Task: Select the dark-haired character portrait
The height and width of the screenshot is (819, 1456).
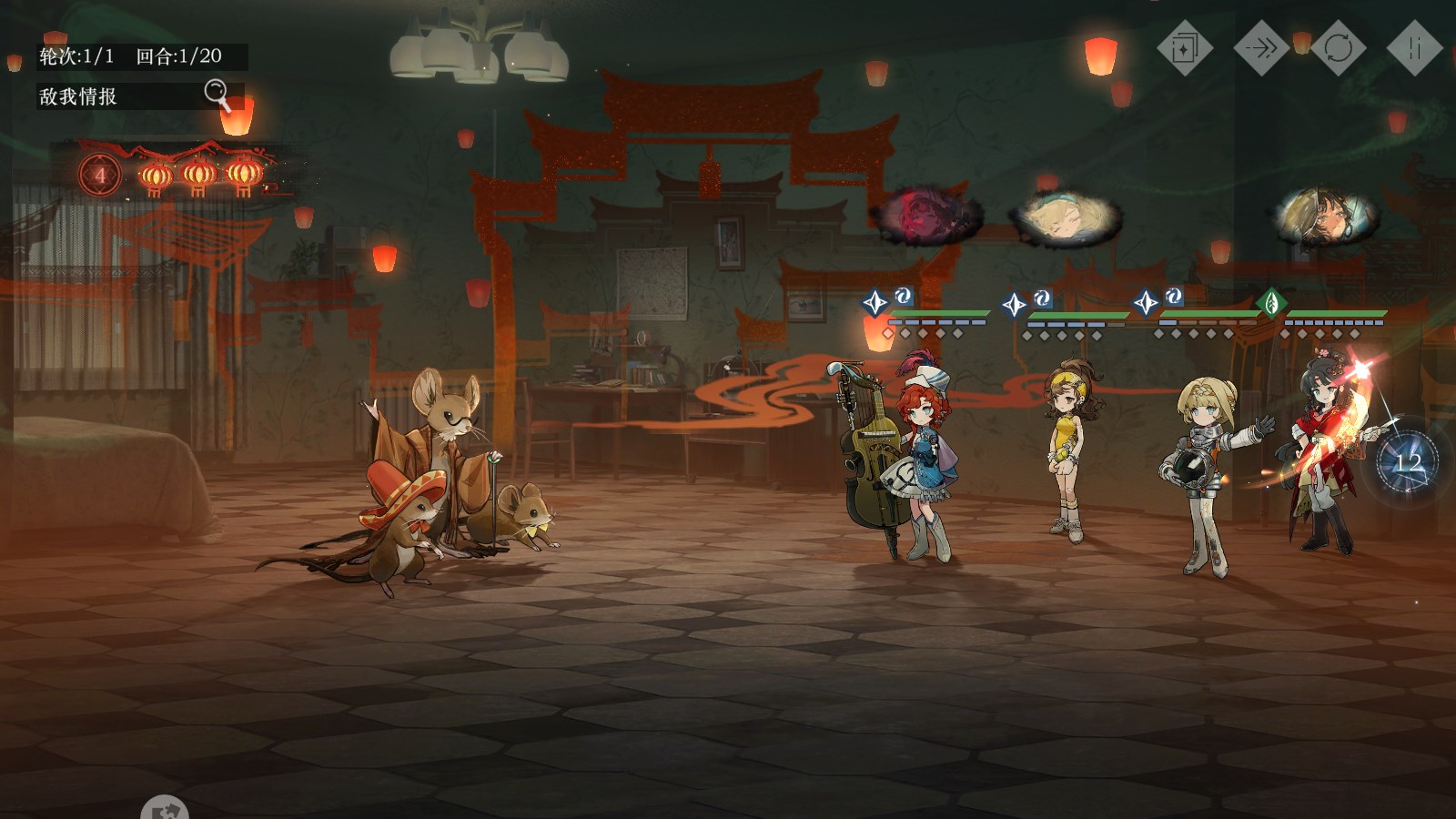Action: [1325, 217]
